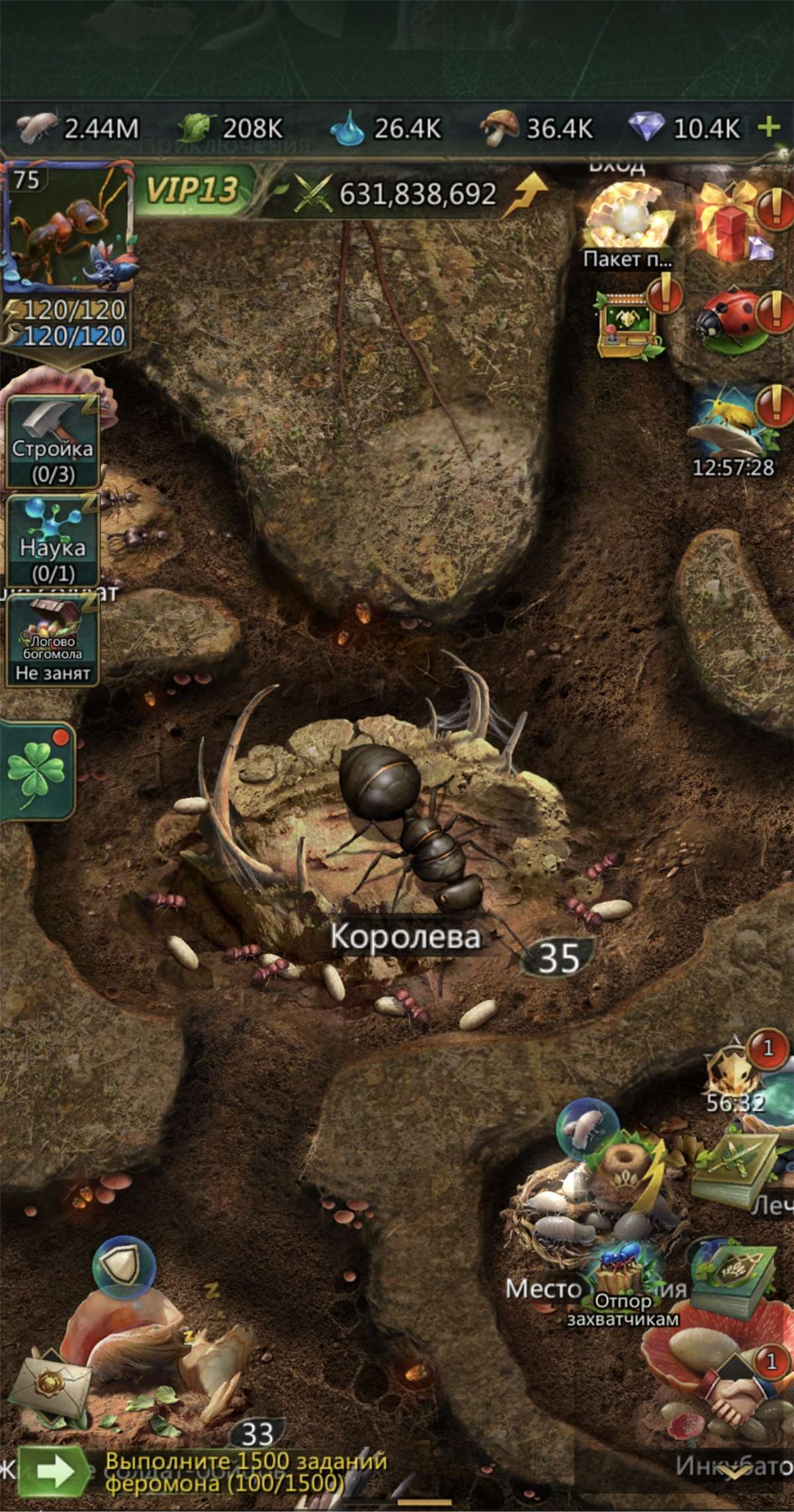
Task: View the 631,838,692 power details
Action: (x=417, y=194)
